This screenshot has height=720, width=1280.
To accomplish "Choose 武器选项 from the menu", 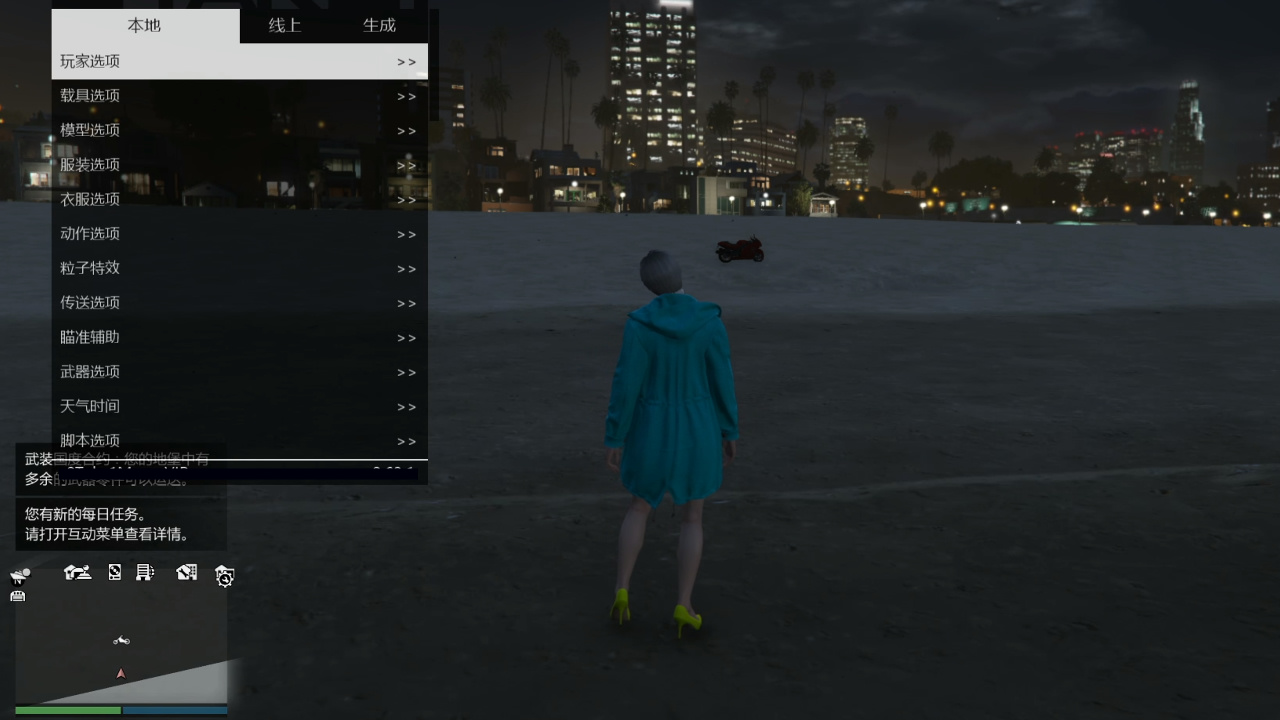I will click(x=239, y=372).
